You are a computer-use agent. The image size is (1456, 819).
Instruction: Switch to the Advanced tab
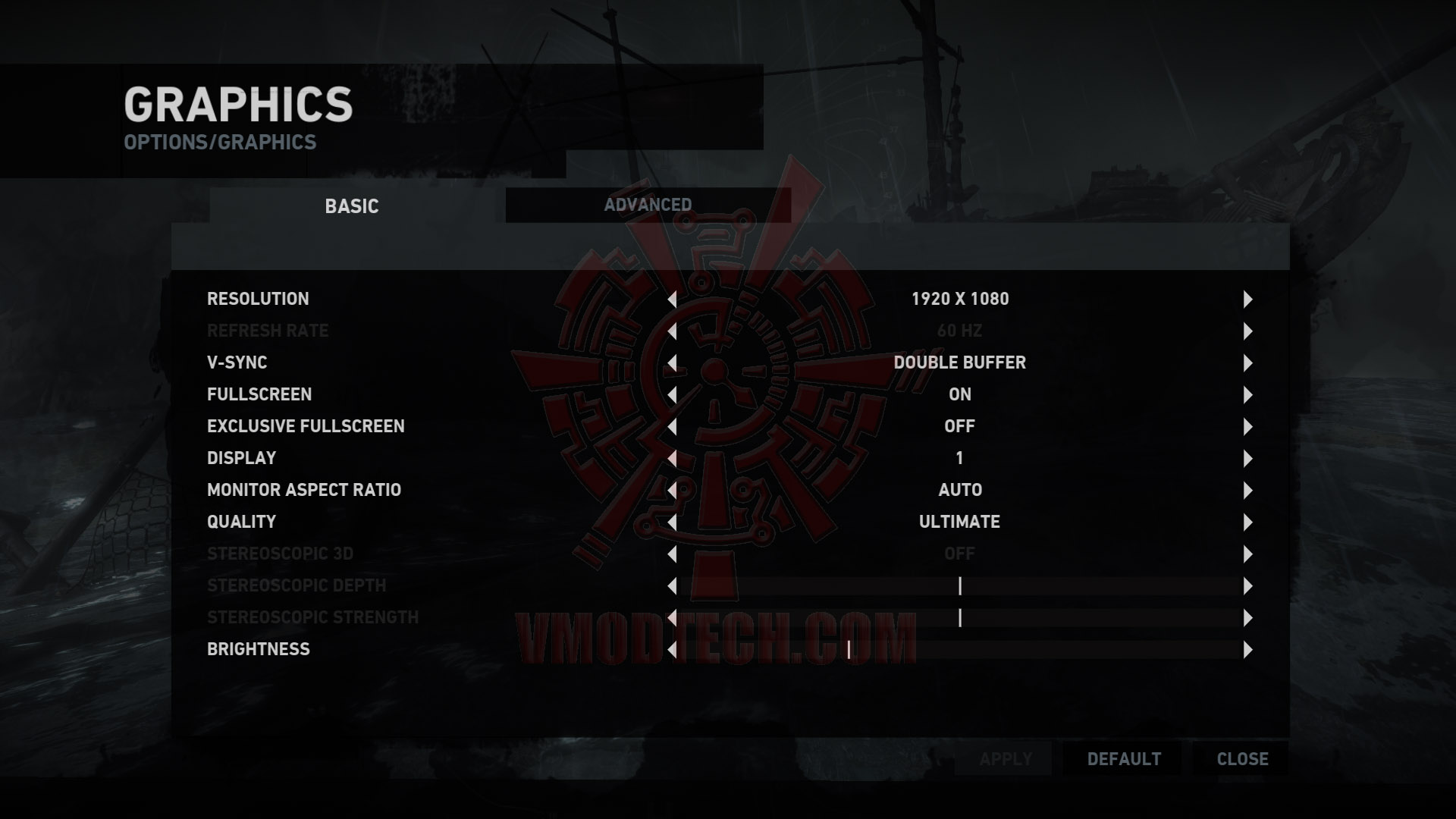pyautogui.click(x=648, y=205)
